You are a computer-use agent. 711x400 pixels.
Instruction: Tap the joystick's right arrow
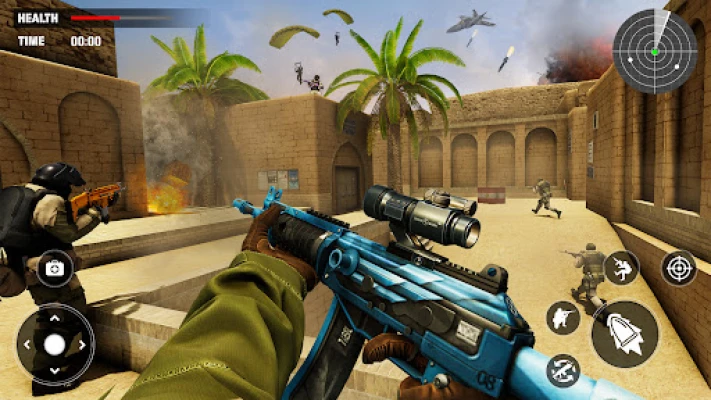pos(81,344)
